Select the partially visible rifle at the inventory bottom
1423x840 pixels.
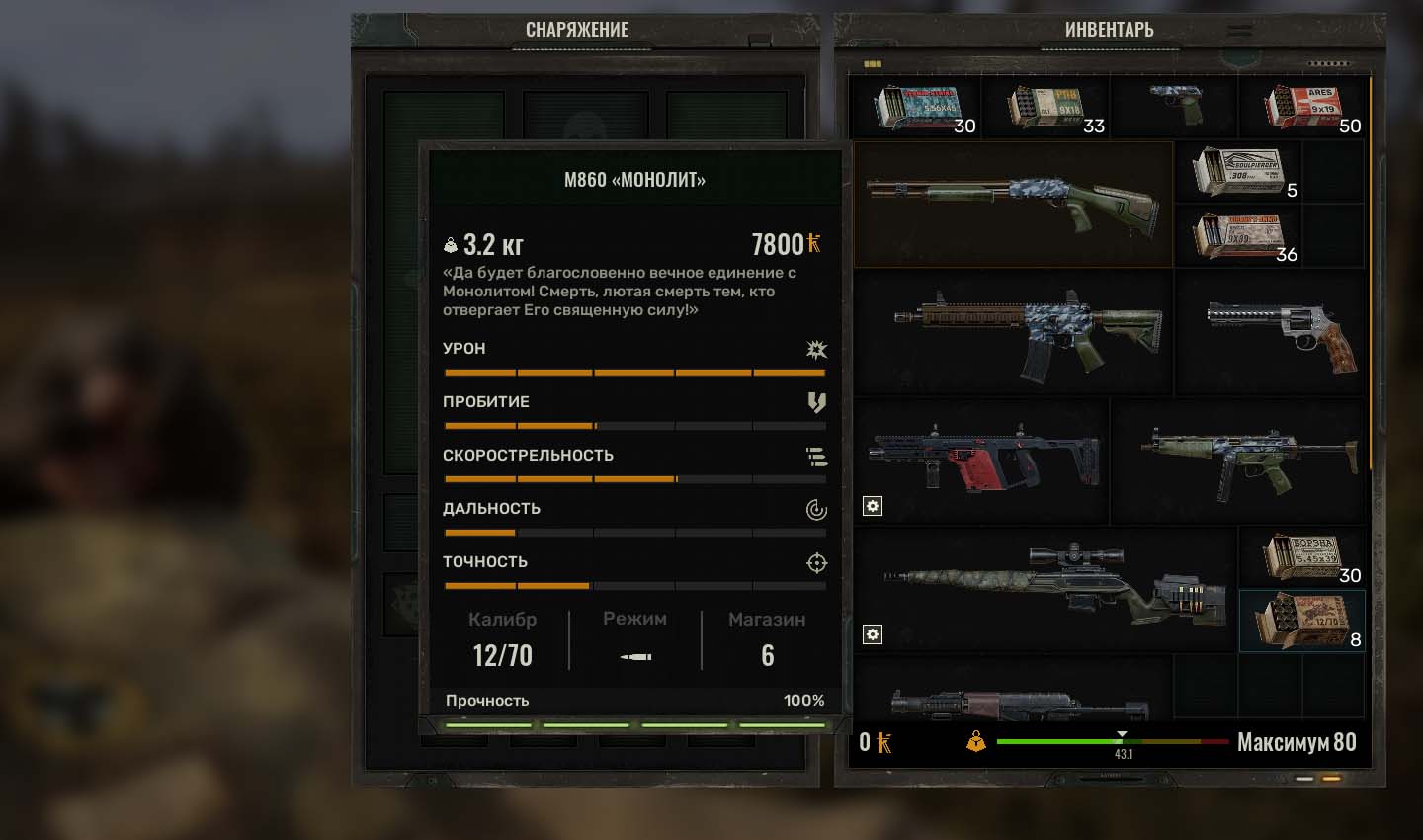pyautogui.click(x=1018, y=703)
